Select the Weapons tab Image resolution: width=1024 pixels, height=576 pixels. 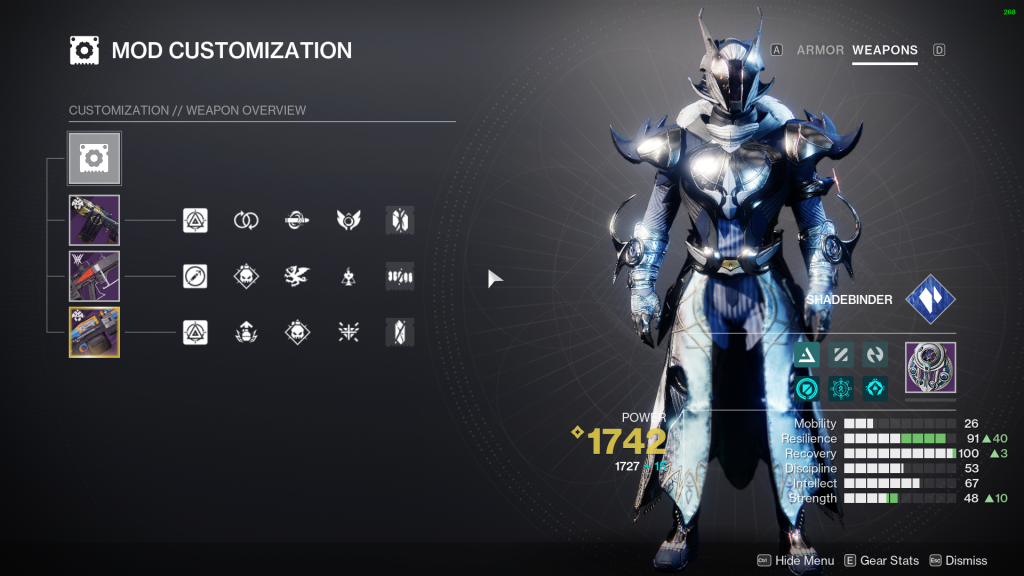885,50
